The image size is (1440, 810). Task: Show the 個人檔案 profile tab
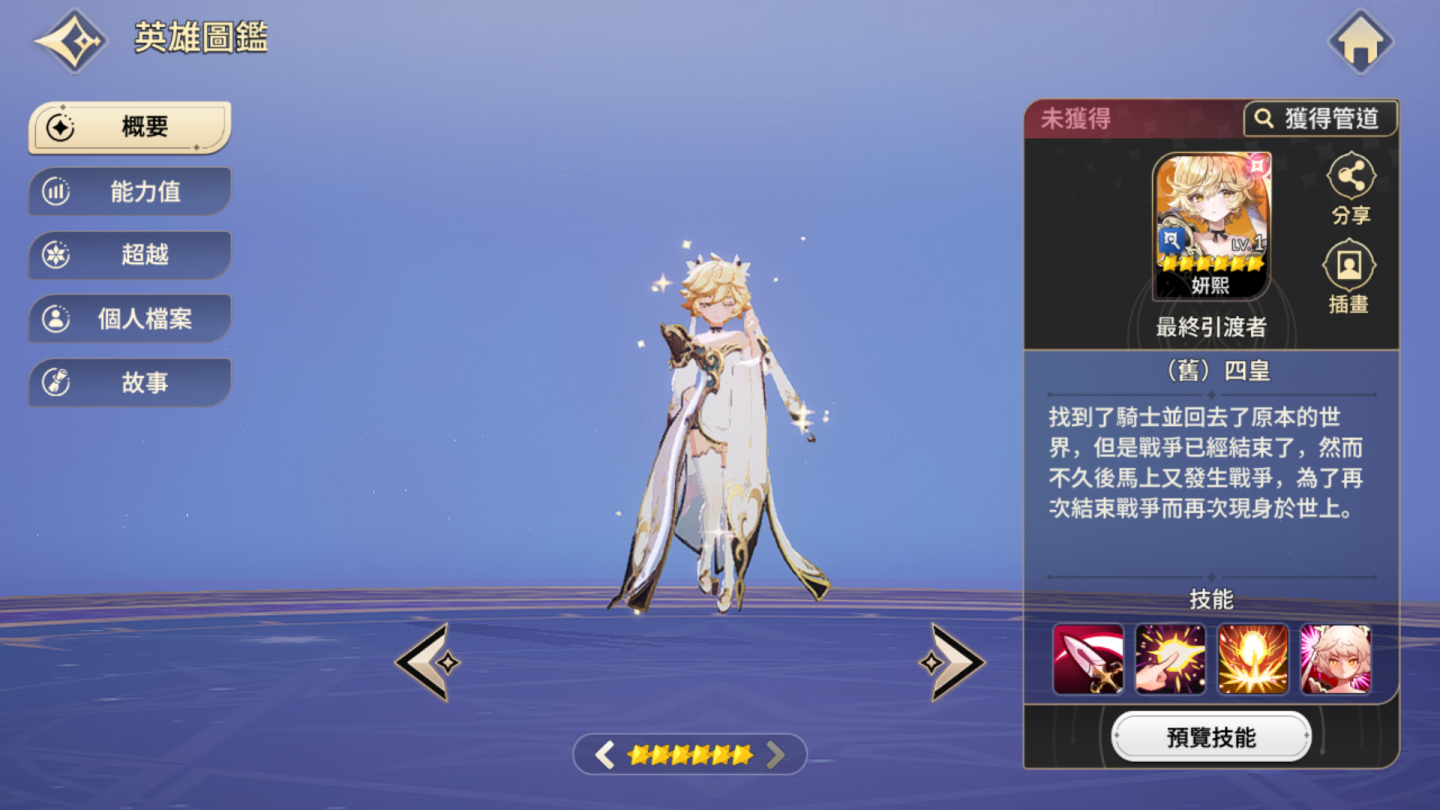point(130,319)
